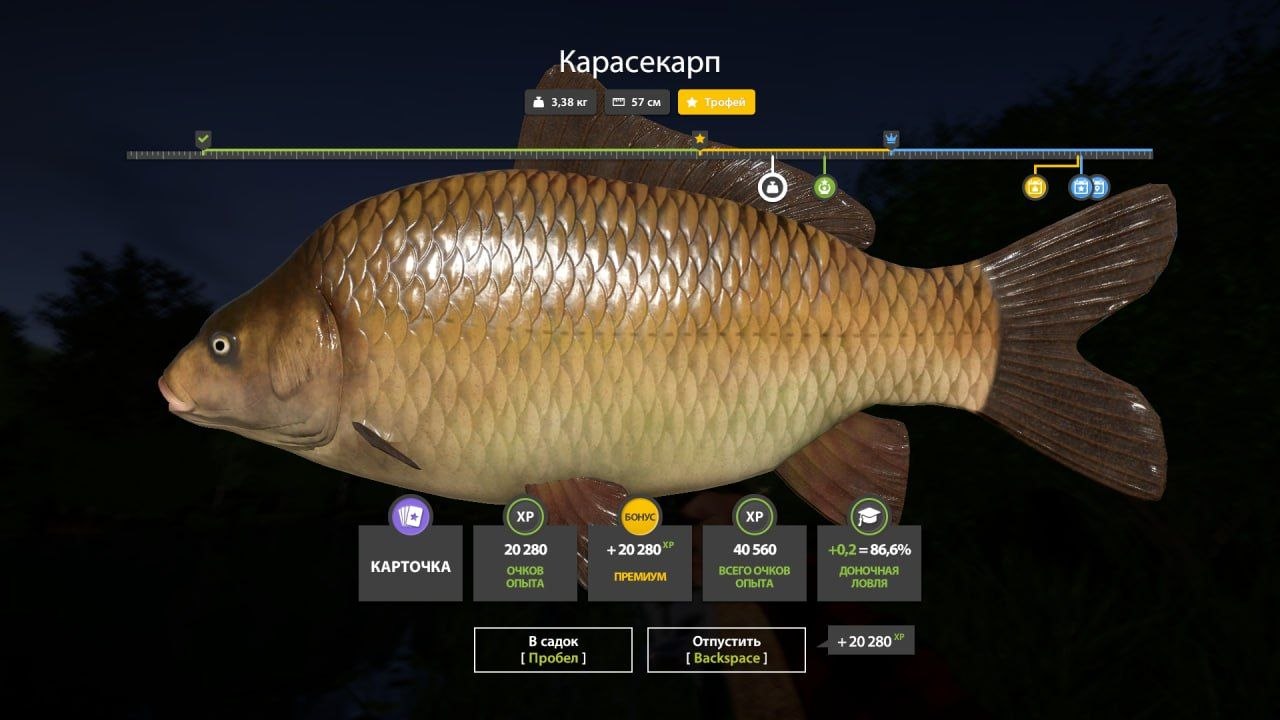Expand the 3,38 кг weight badge

coord(559,101)
